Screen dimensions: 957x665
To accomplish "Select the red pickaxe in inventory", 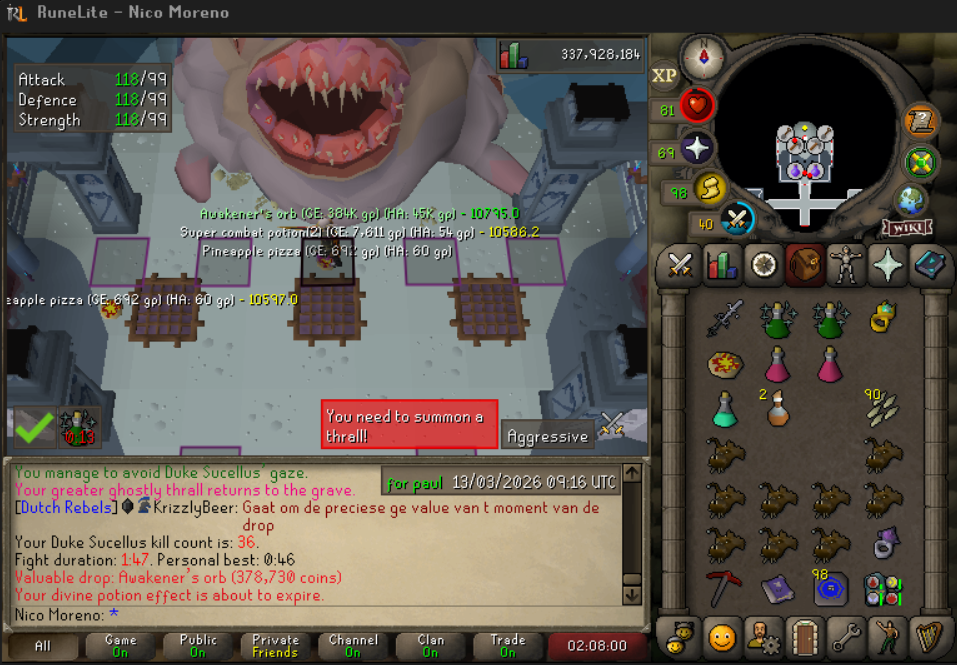I will 724,588.
